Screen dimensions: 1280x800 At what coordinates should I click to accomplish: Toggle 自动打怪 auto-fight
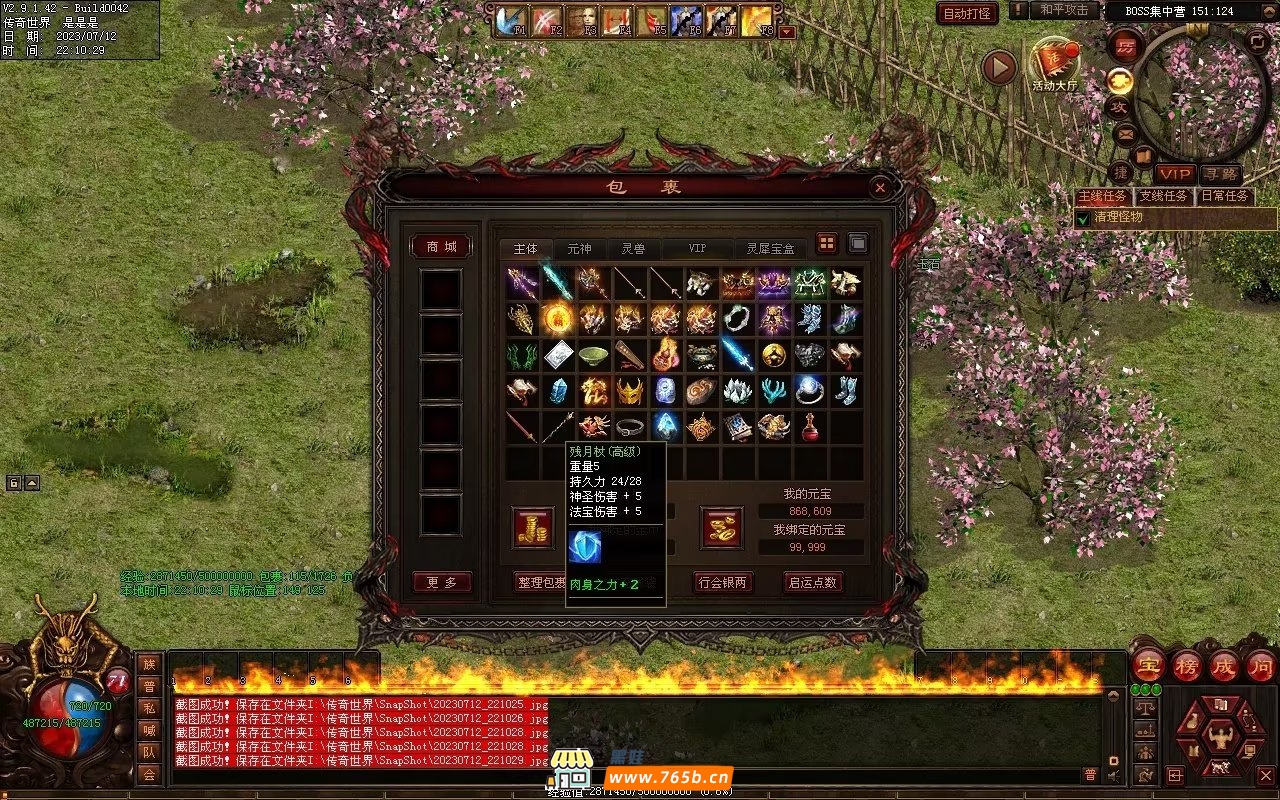[x=967, y=13]
